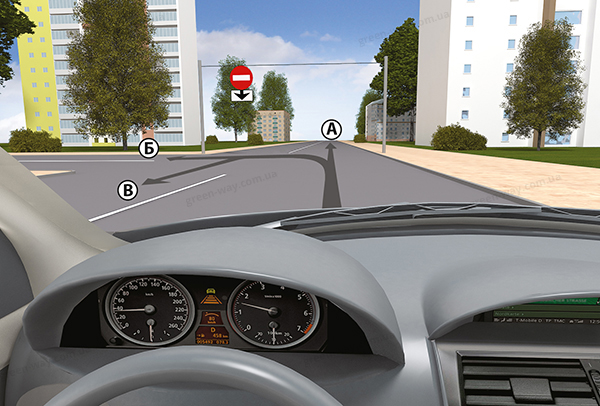Viewport: 600px width, 406px height.
Task: Choose the circled Б direction marker
Action: coord(149,148)
